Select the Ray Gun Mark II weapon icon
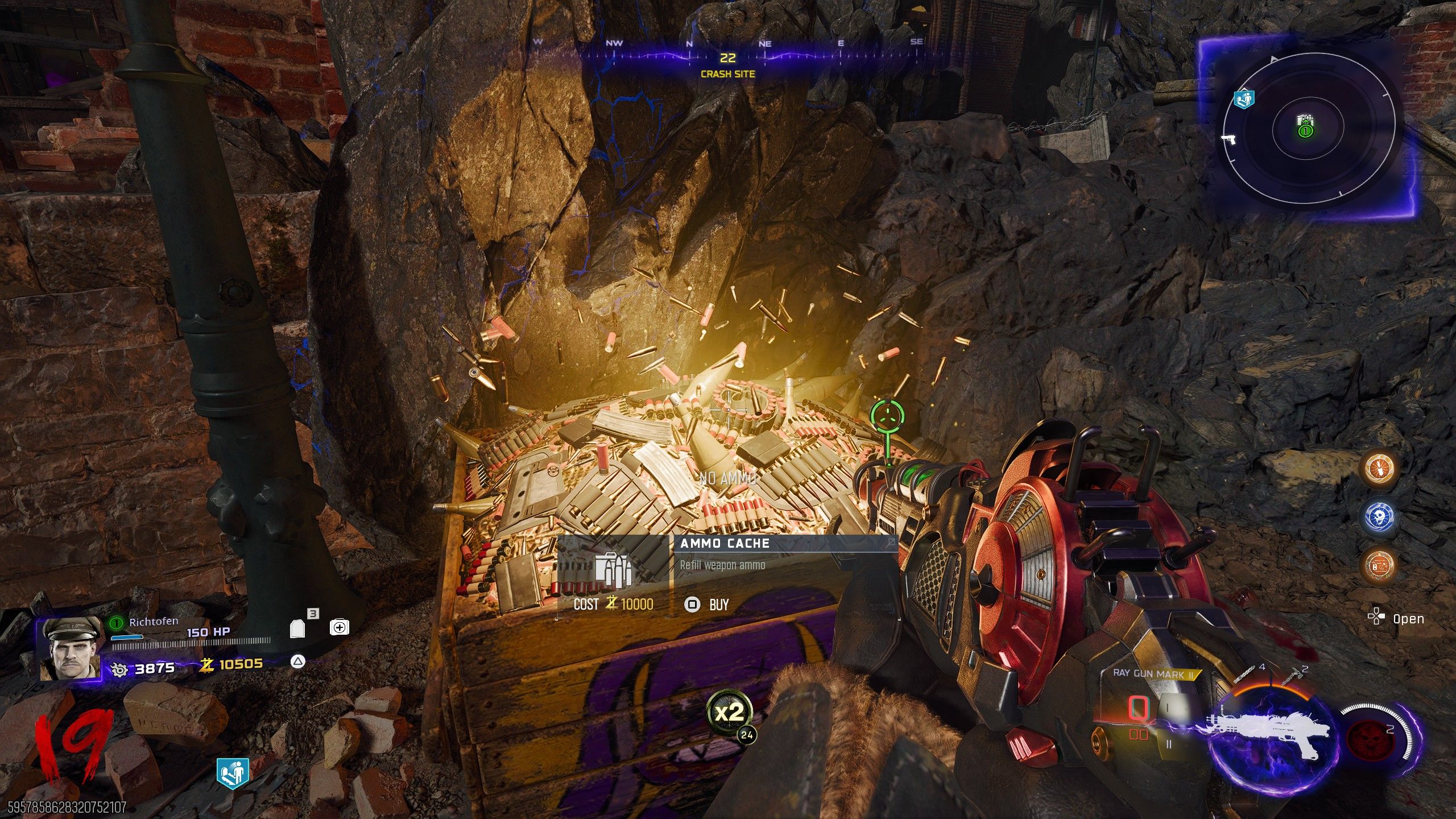This screenshot has width=1456, height=819. (x=1268, y=734)
